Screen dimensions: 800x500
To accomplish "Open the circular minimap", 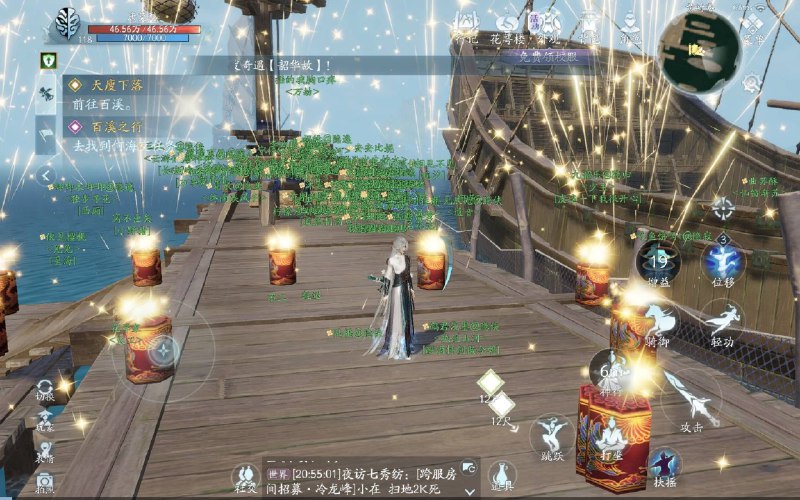I will click(699, 51).
